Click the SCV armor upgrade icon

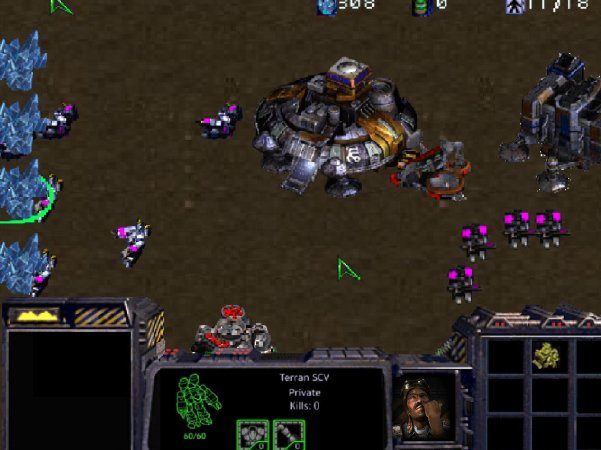[x=250, y=434]
